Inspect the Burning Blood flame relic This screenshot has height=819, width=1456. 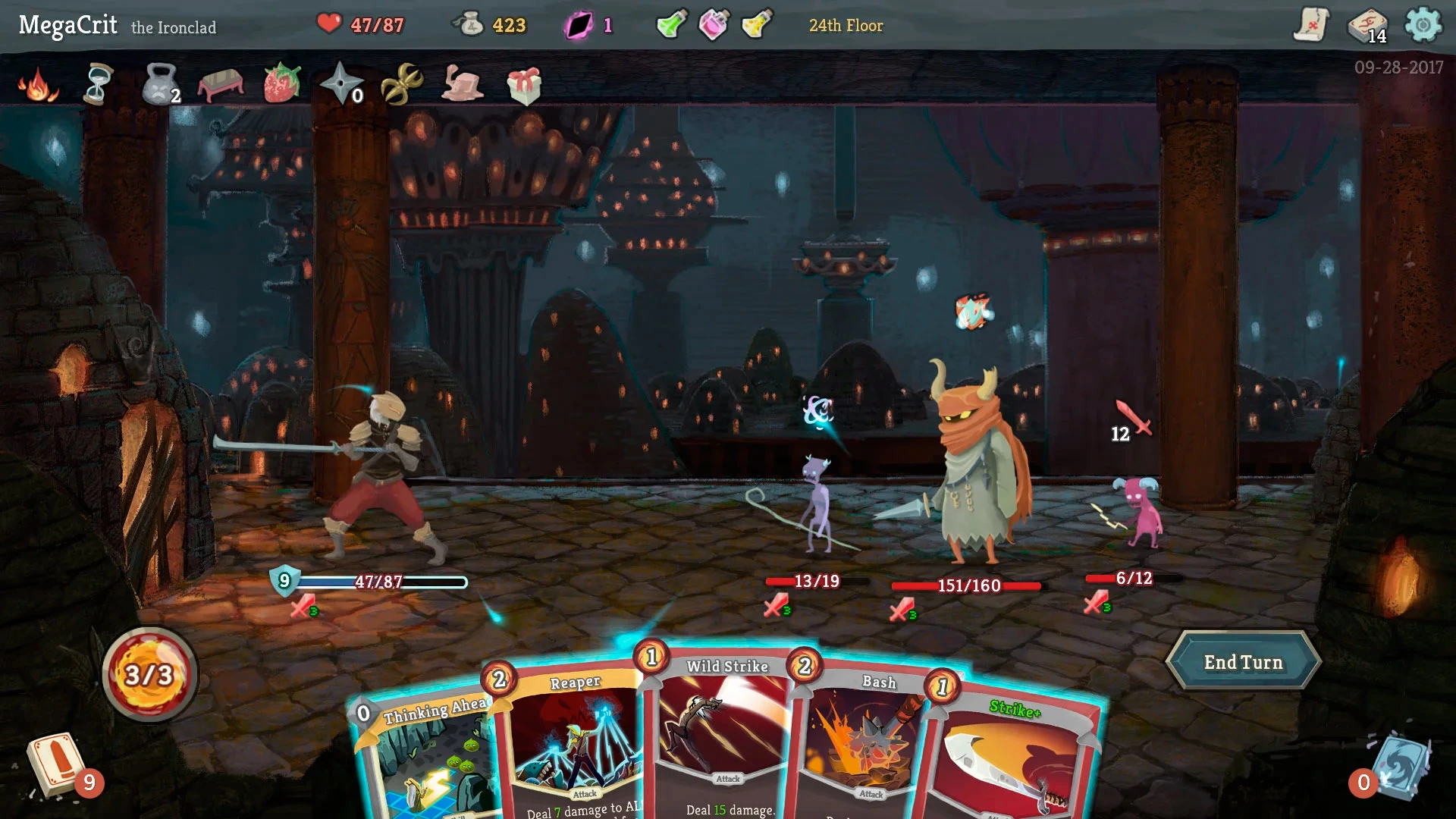pyautogui.click(x=36, y=86)
